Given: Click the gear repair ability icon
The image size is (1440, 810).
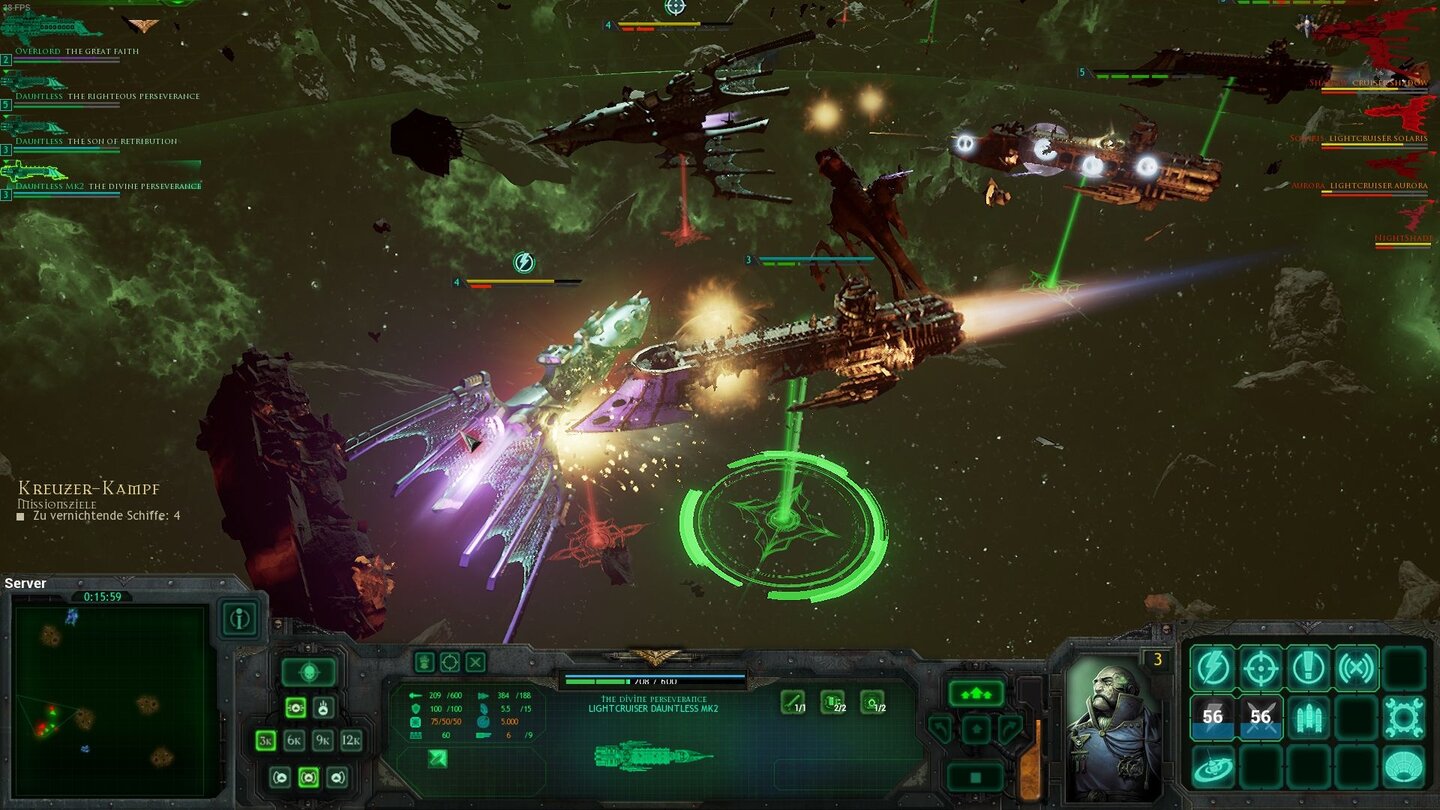Looking at the screenshot, I should (1404, 717).
